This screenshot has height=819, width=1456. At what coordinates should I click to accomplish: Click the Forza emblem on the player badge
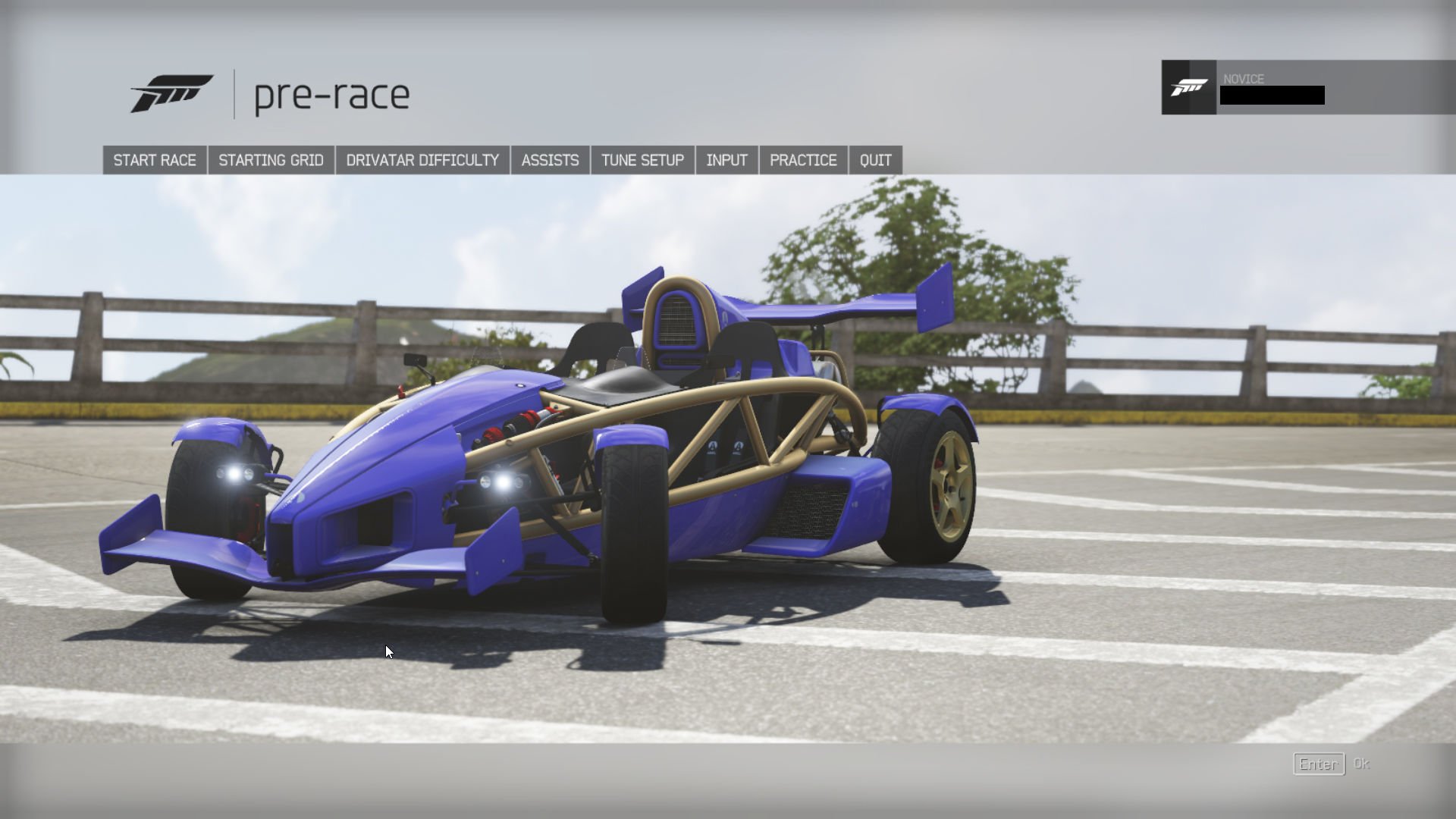[x=1191, y=89]
